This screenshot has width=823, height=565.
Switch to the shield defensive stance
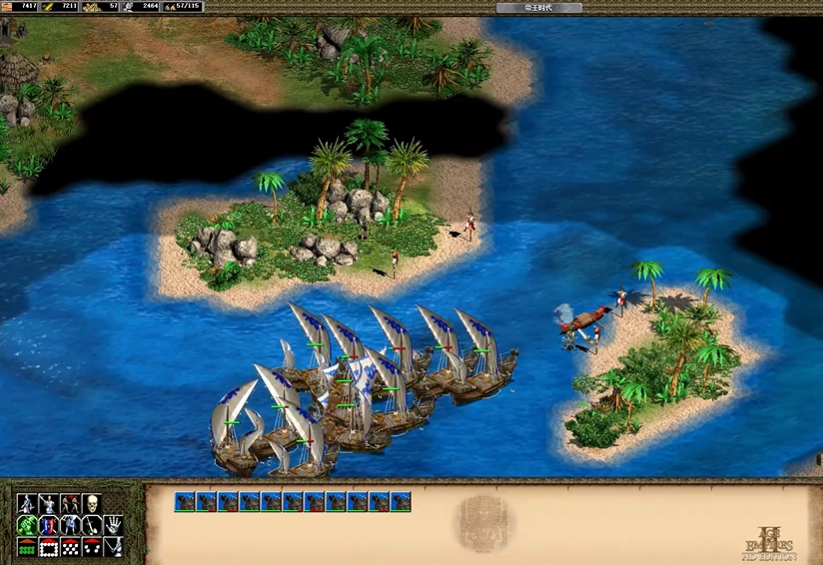48,525
